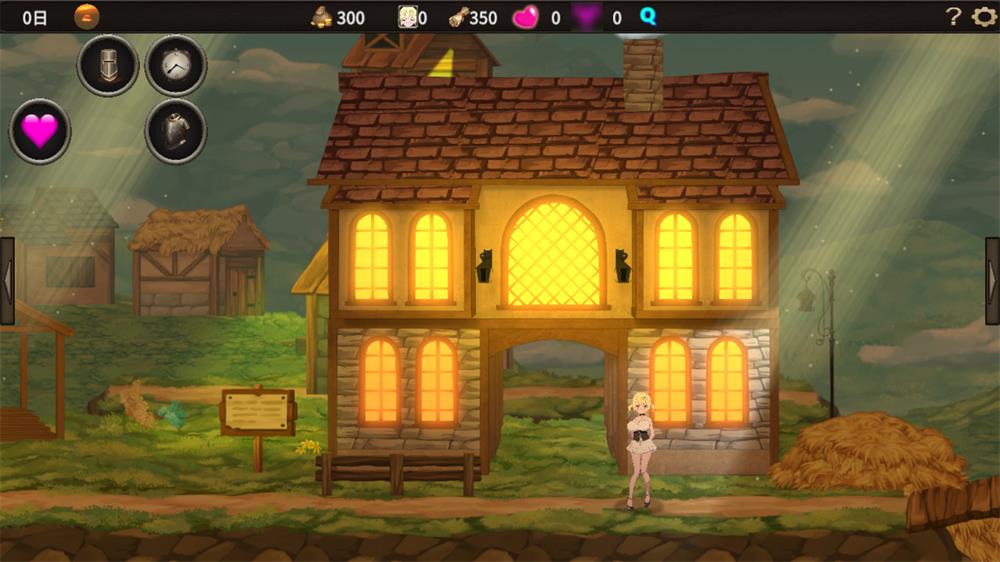
Task: Open the knight helmet menu
Action: [x=108, y=66]
